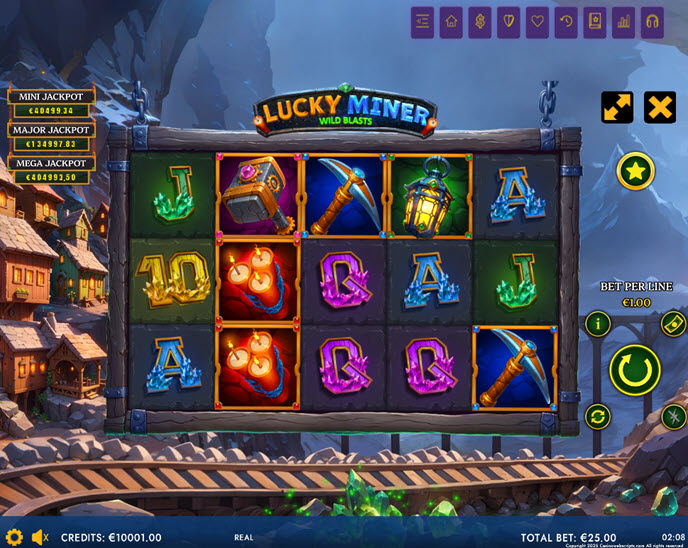Click the shield icon in the toolbar
688x548 pixels.
[509, 22]
